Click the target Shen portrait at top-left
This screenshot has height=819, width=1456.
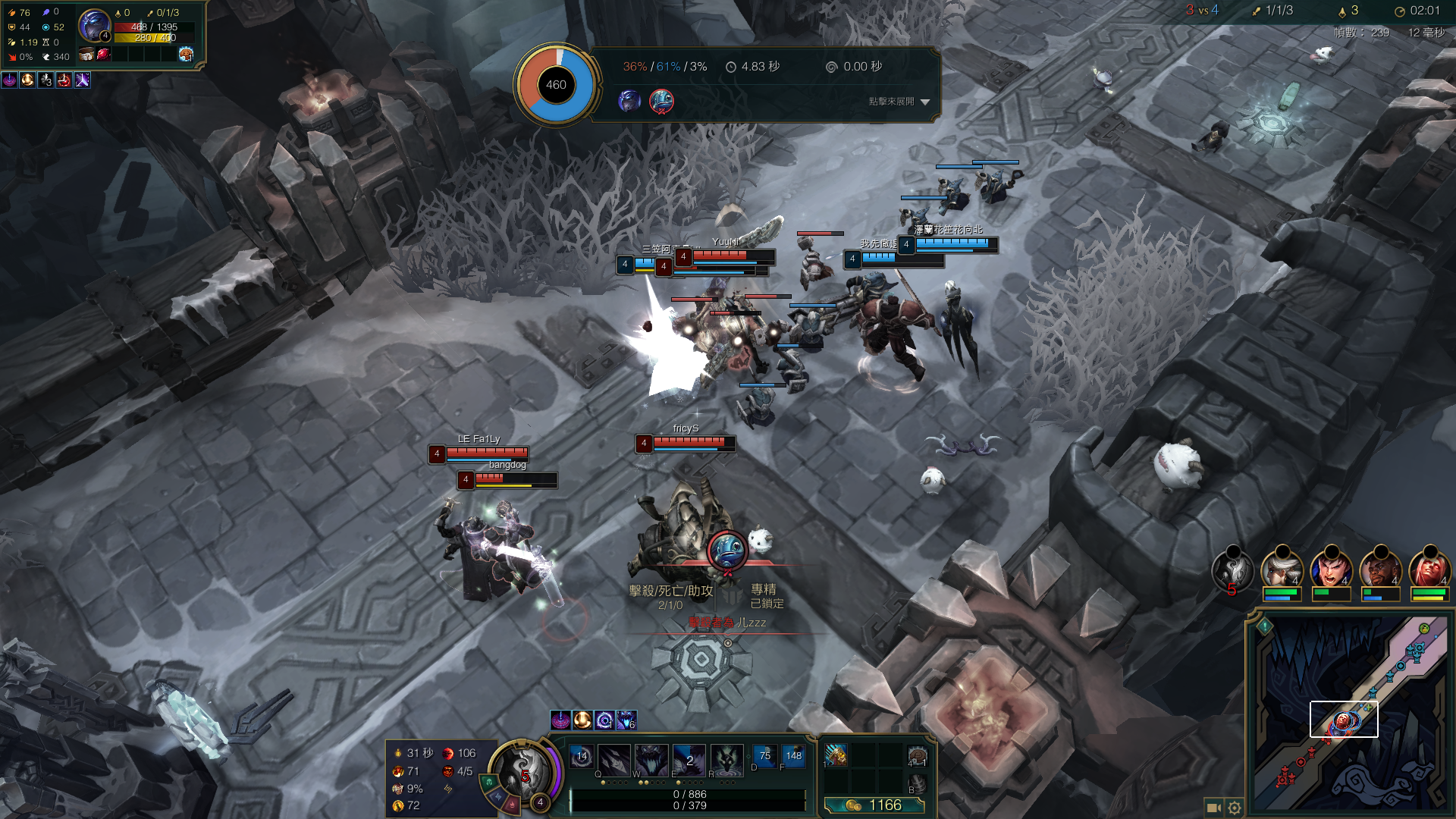click(x=95, y=26)
